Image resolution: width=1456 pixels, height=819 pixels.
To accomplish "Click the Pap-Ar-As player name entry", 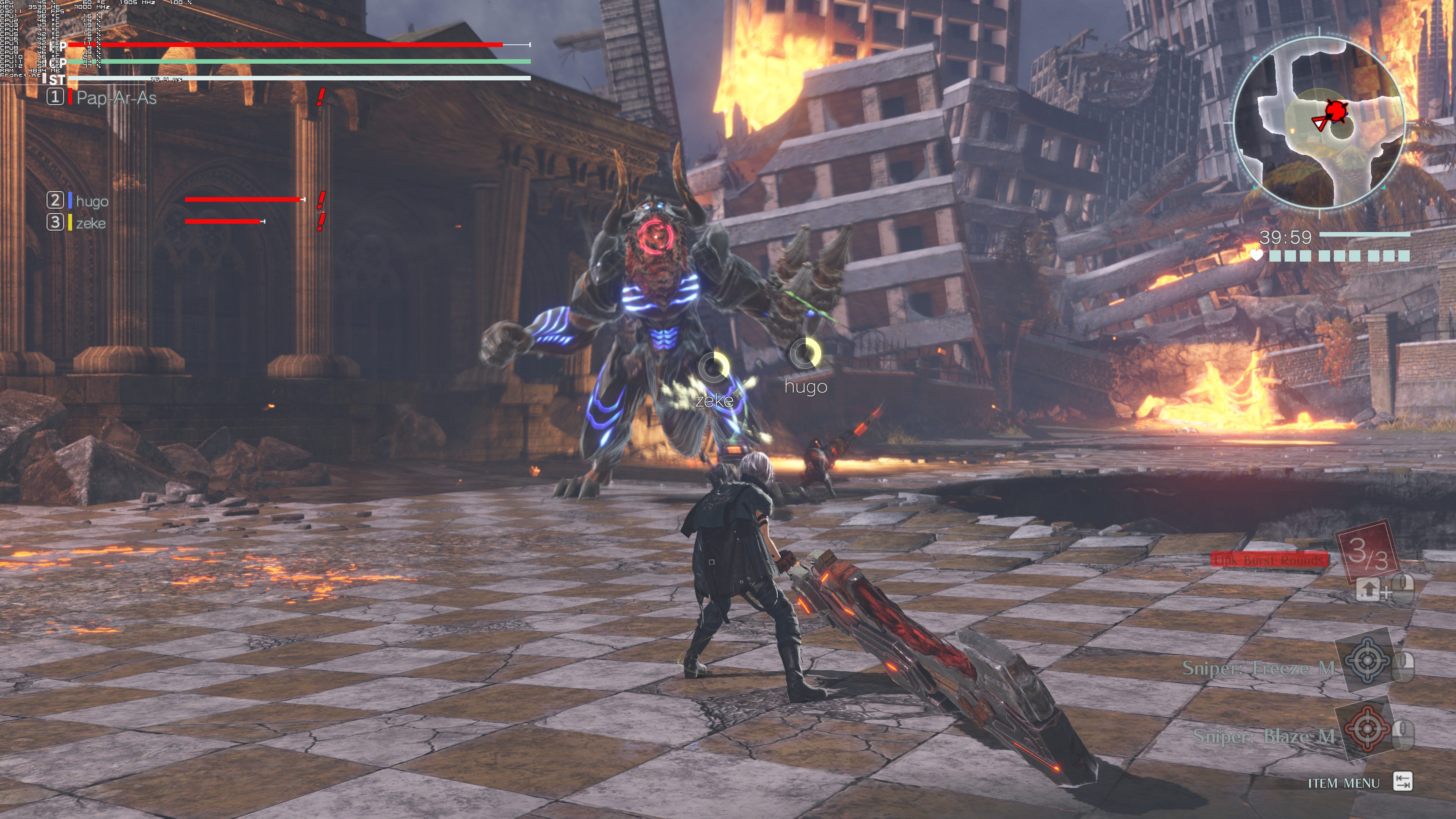I will coord(116,98).
